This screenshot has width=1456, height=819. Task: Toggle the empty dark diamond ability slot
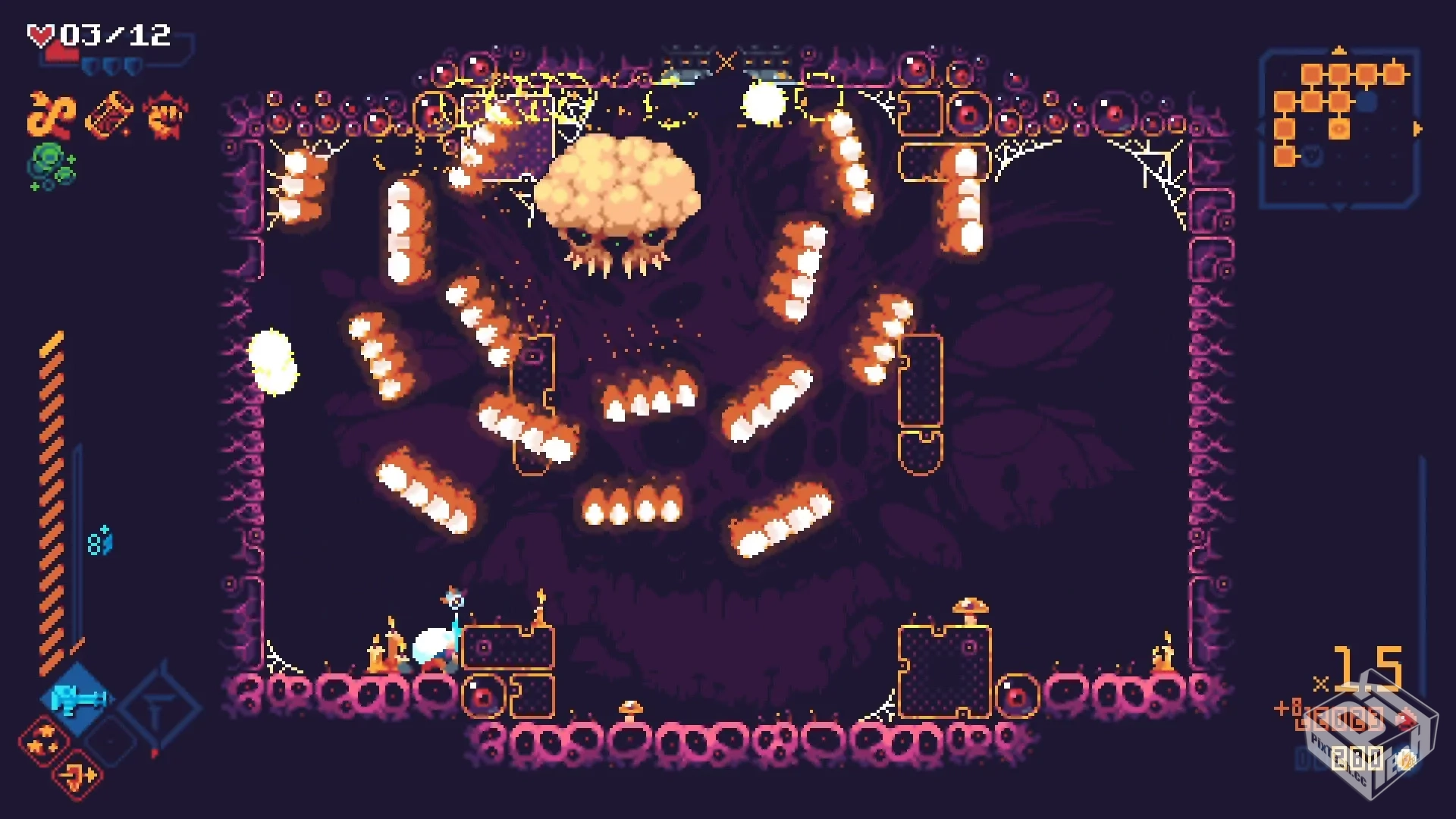point(111,742)
